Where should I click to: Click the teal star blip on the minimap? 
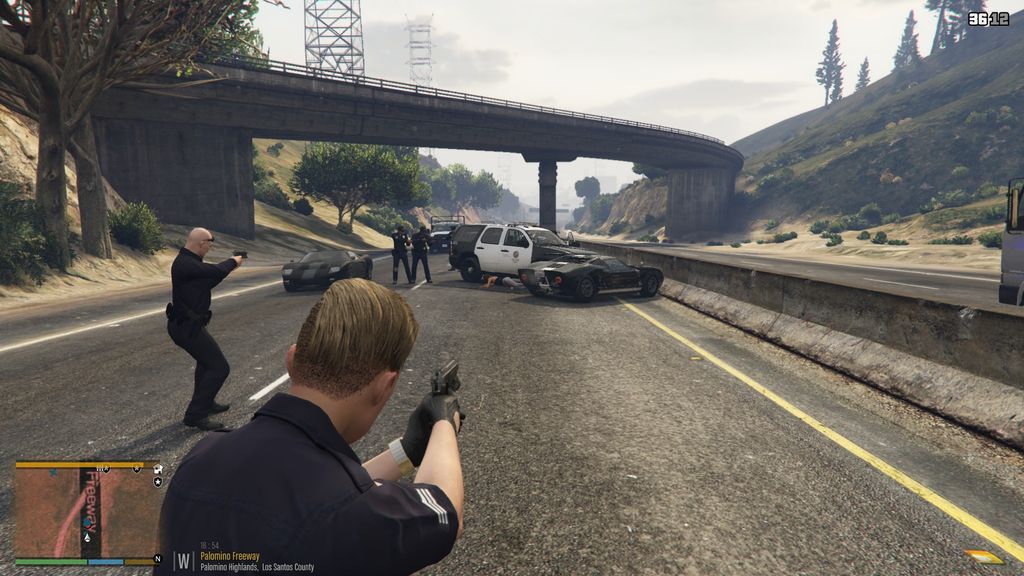[53, 472]
